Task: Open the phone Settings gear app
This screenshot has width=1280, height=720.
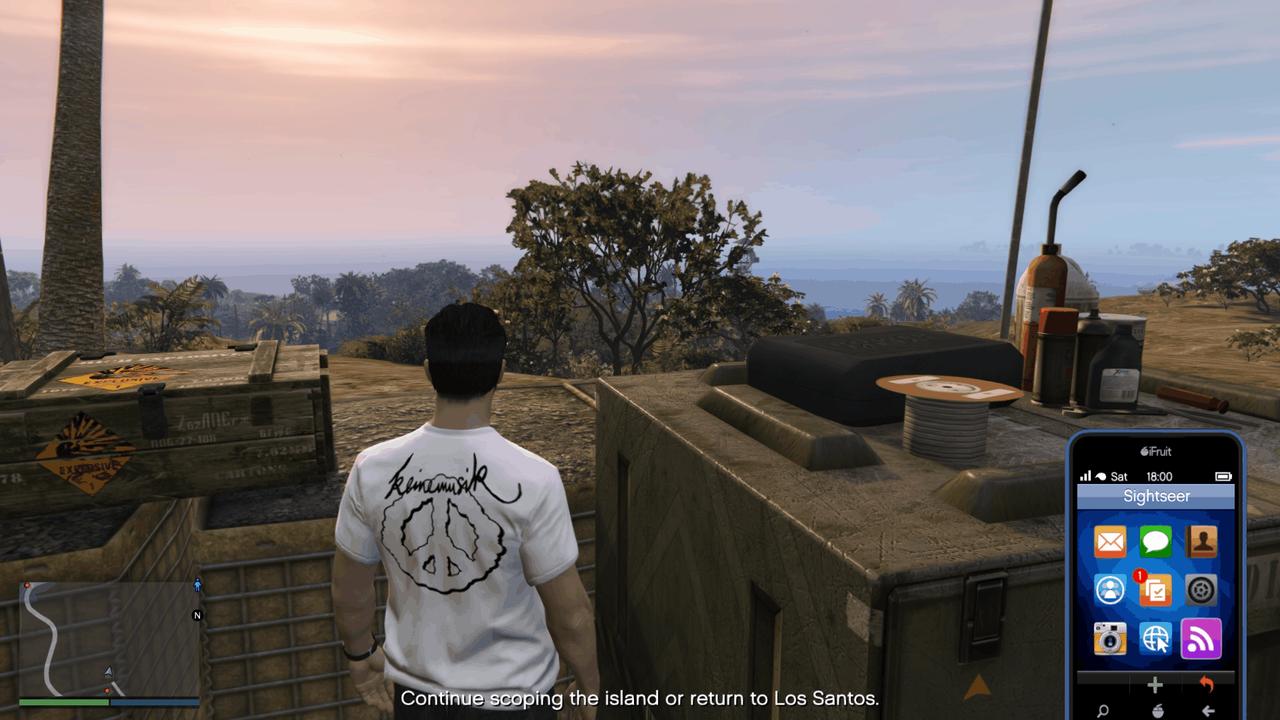Action: tap(1201, 589)
